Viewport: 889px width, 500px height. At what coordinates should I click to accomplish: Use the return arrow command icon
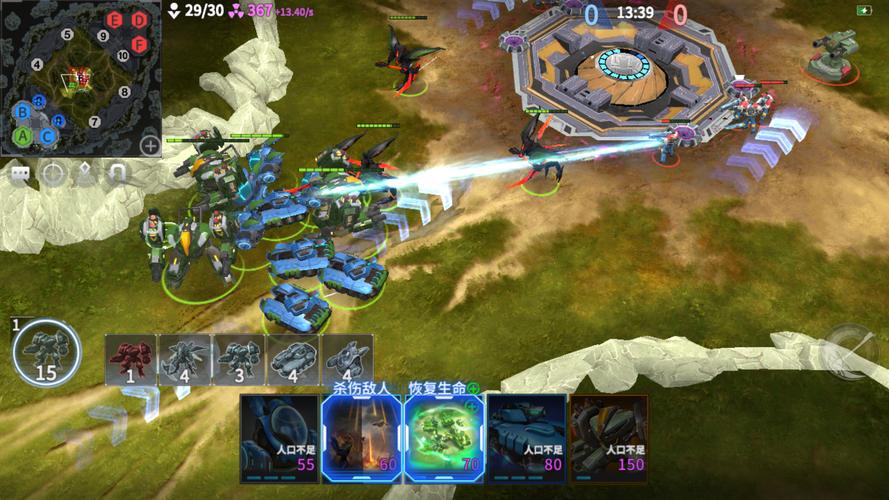coord(118,174)
